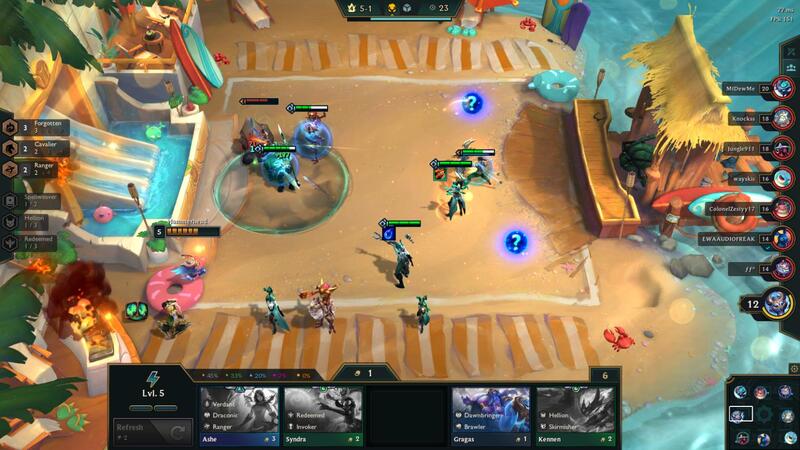Image resolution: width=800 pixels, height=450 pixels.
Task: Show the Cavalier trait details
Action: (x=35, y=148)
